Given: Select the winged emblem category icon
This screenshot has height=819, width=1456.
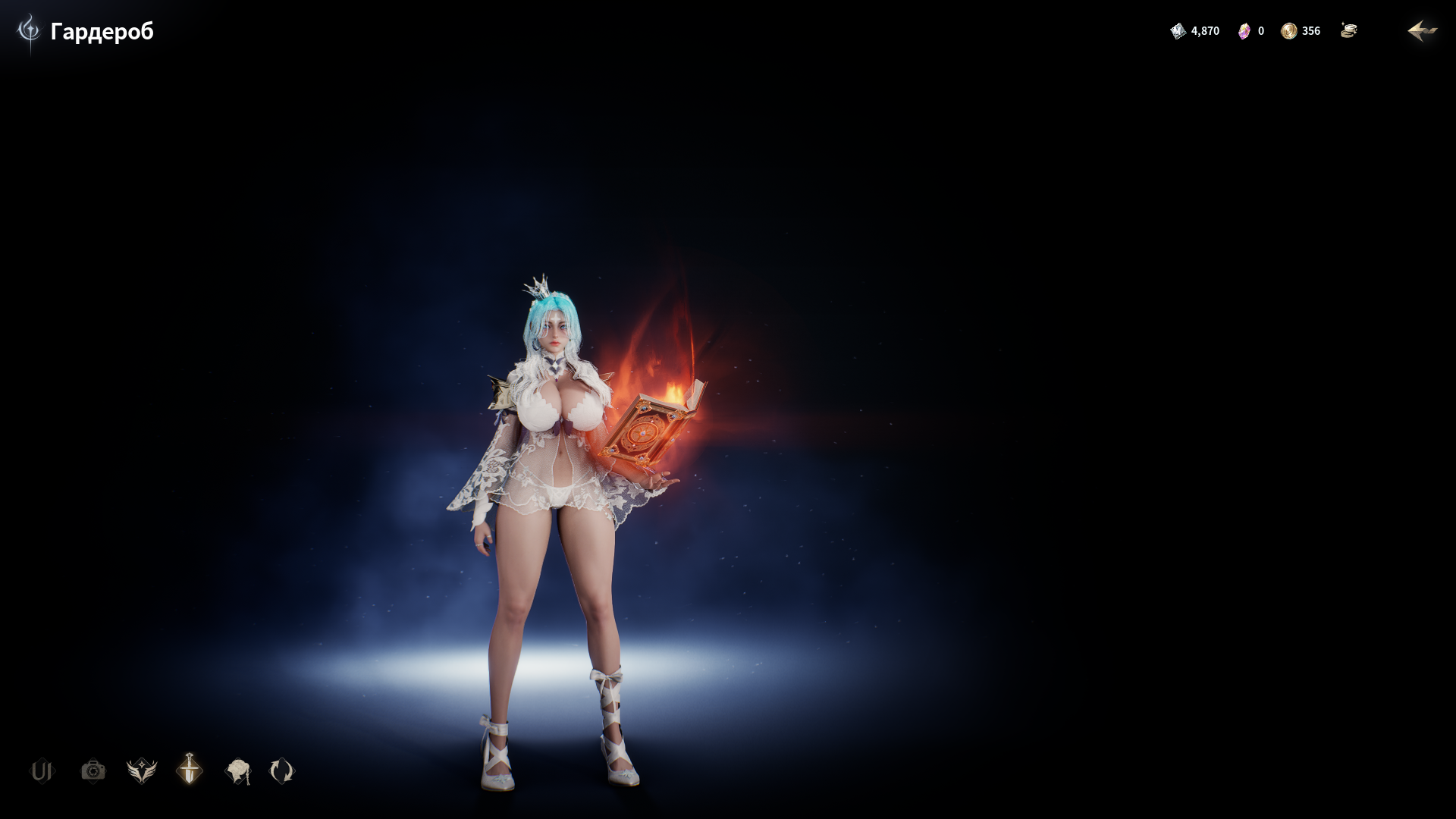Looking at the screenshot, I should pos(141,771).
